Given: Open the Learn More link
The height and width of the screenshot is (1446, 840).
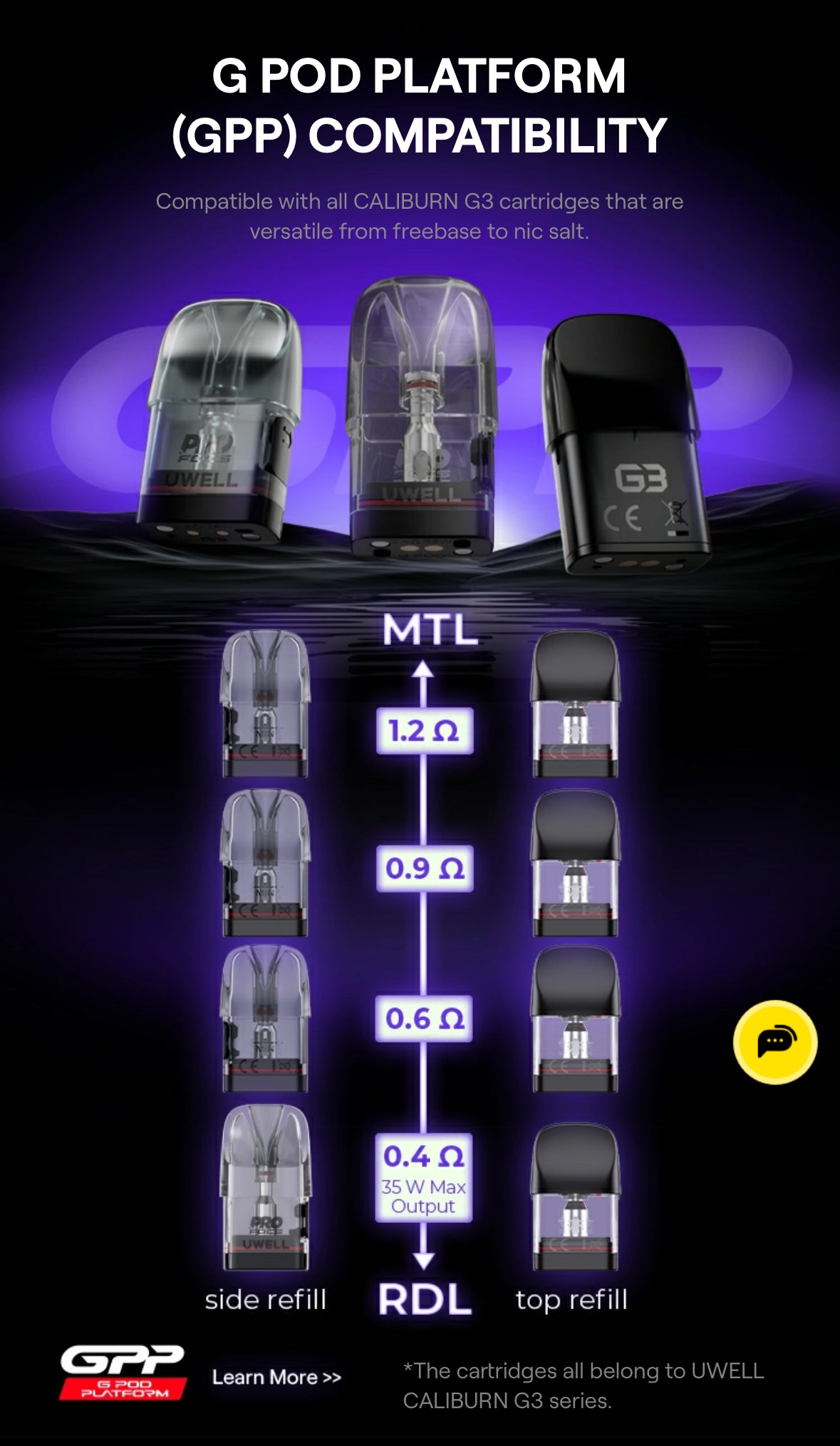Looking at the screenshot, I should [x=276, y=1377].
